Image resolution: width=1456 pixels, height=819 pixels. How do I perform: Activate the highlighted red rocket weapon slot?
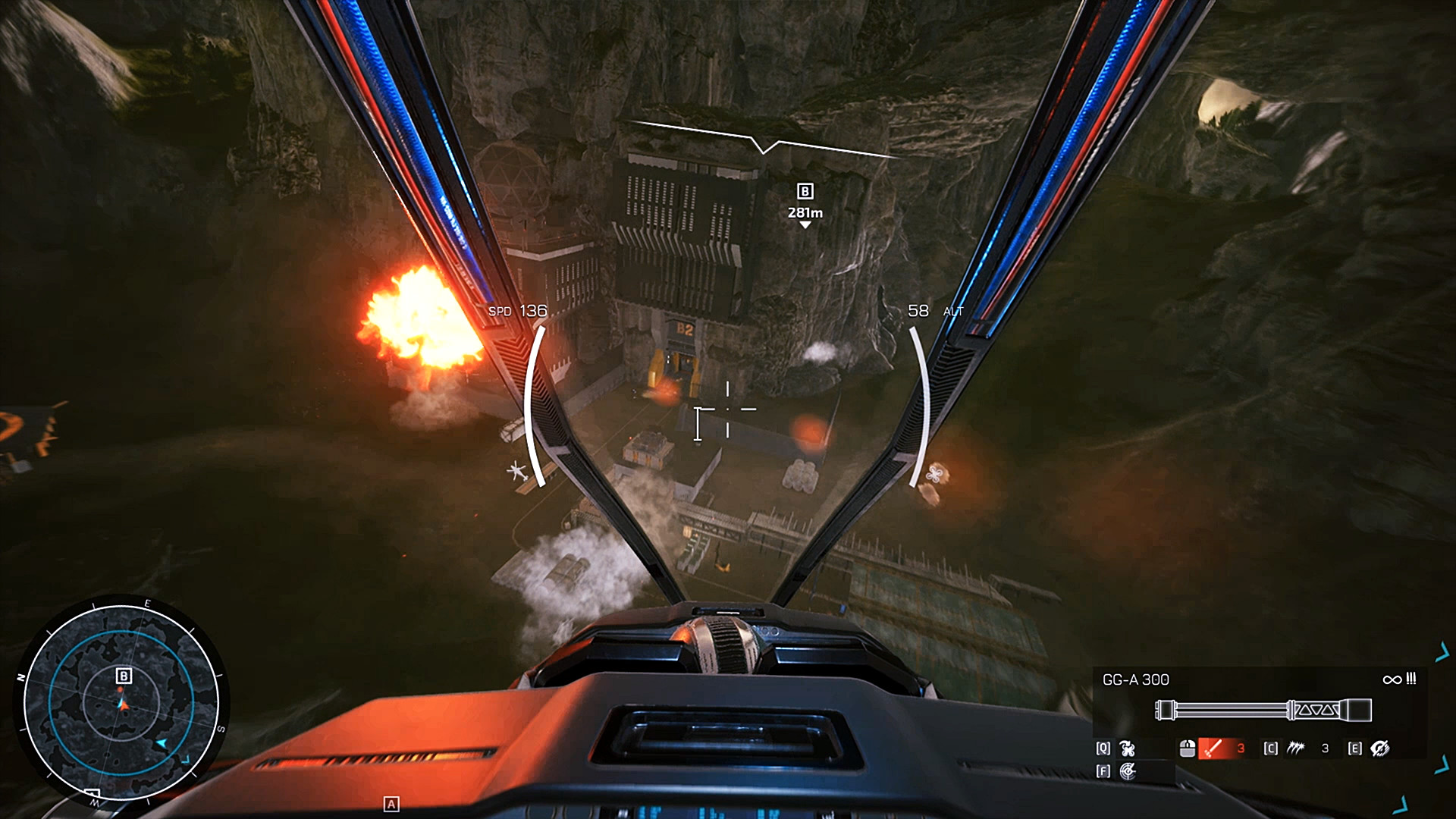click(1213, 748)
